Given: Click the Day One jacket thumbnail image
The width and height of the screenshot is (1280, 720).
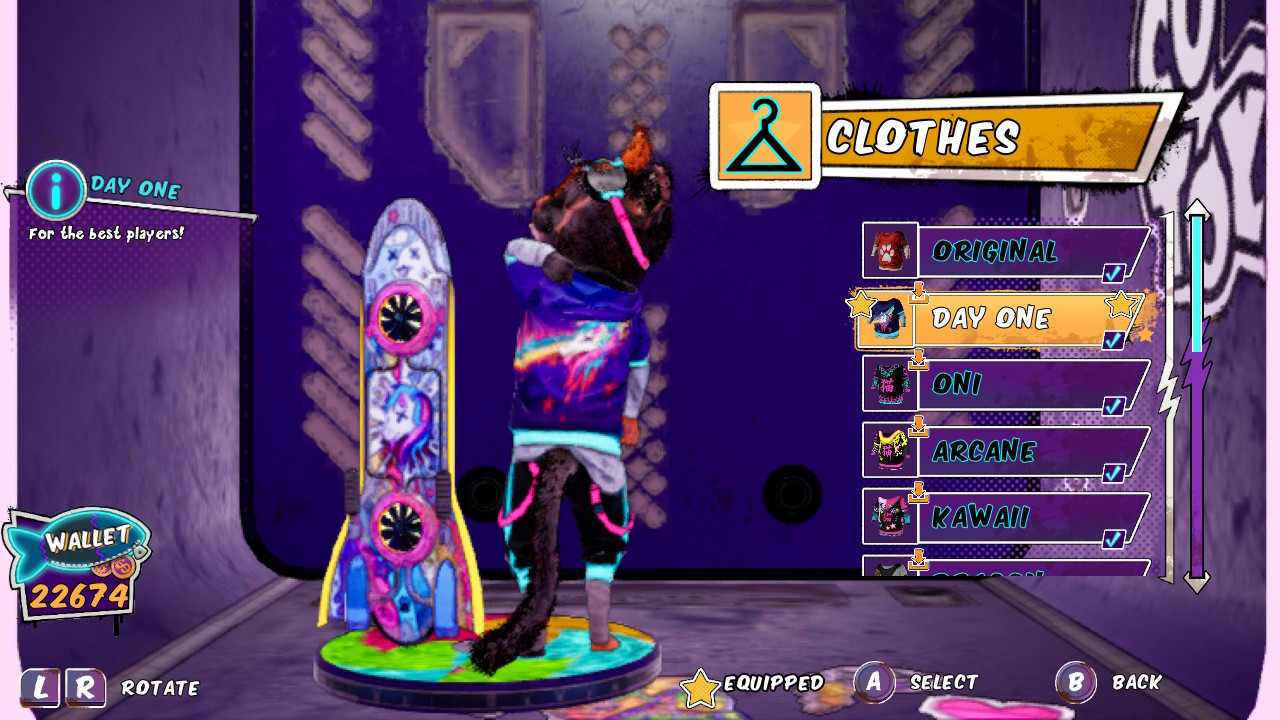Looking at the screenshot, I should [x=888, y=318].
